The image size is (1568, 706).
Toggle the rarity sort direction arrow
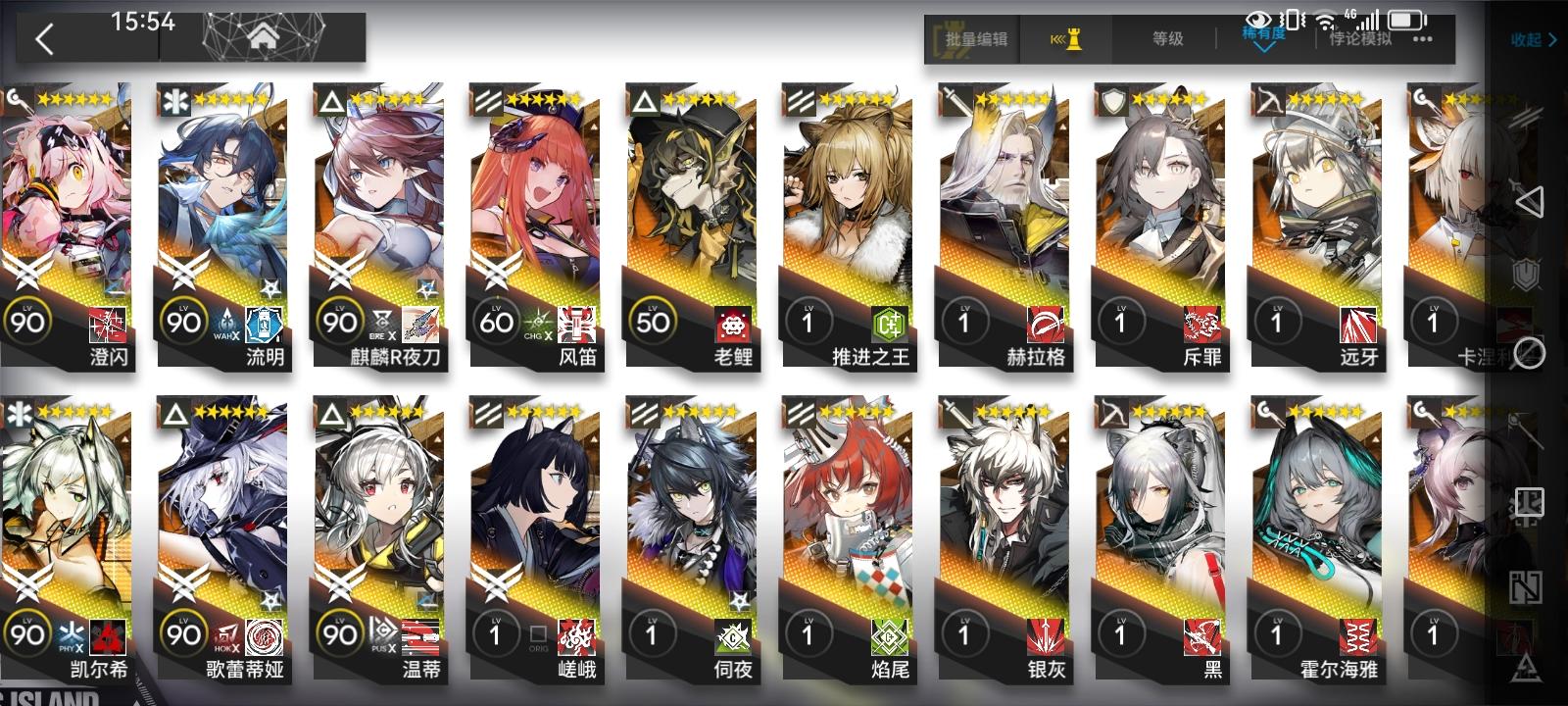click(x=1262, y=47)
